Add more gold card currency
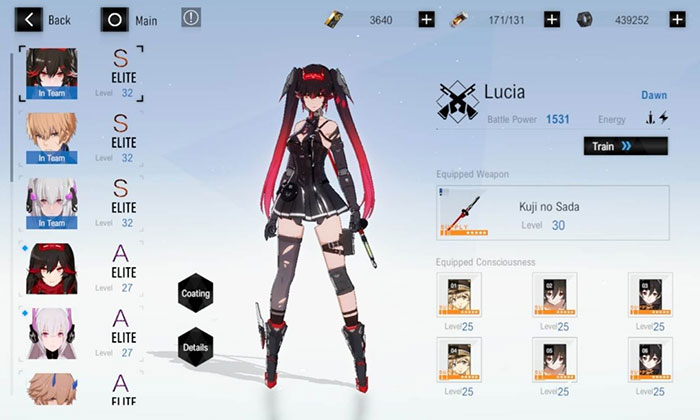 pyautogui.click(x=426, y=19)
